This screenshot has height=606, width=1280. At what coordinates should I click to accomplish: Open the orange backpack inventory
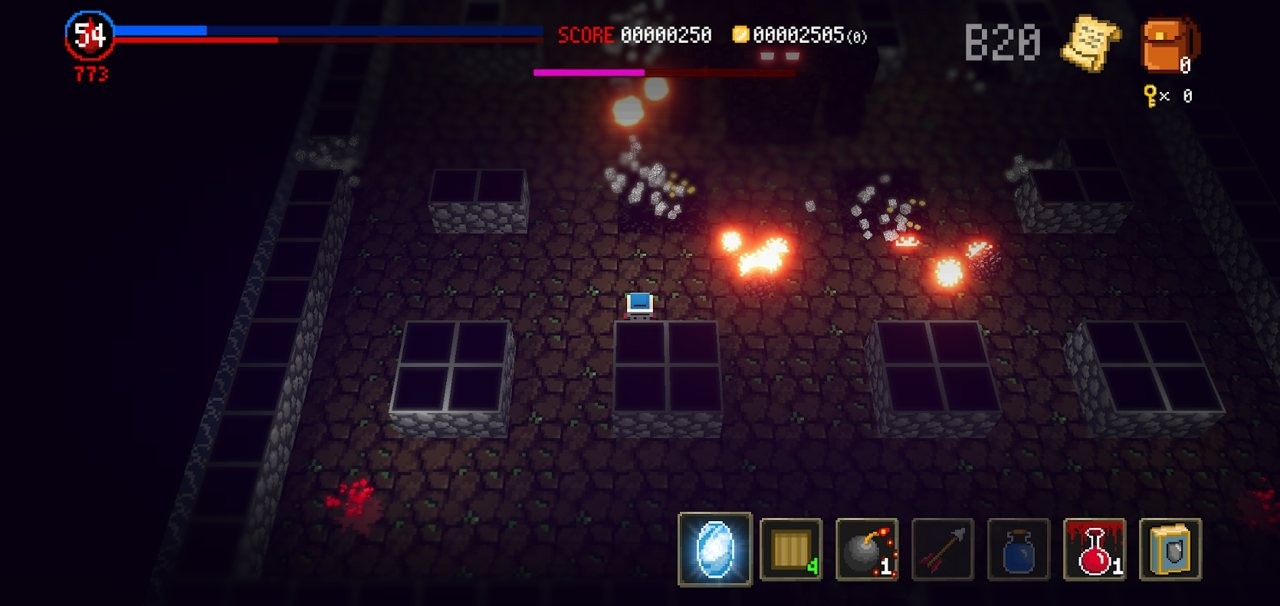[x=1168, y=45]
